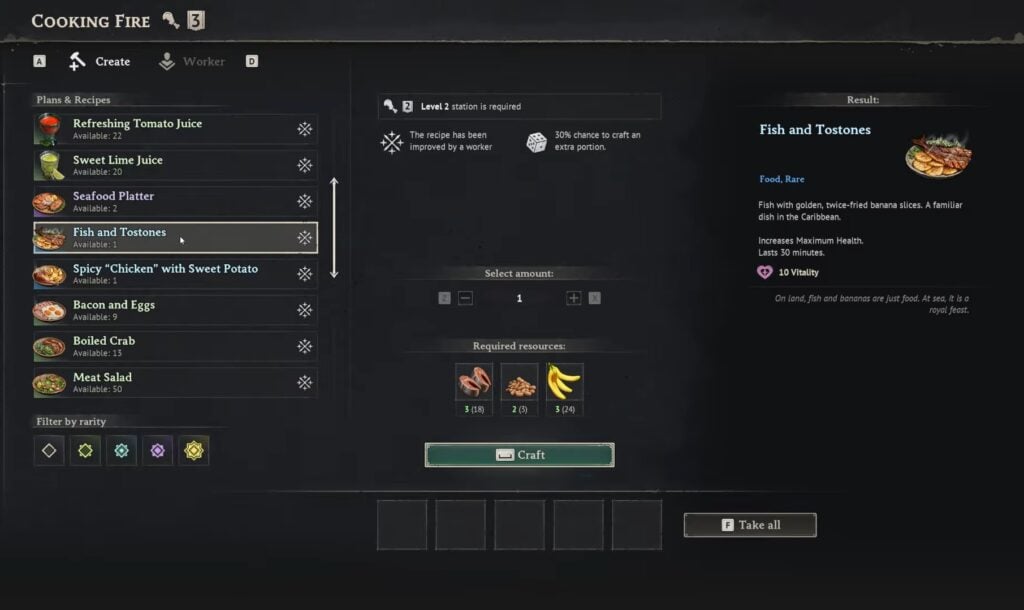This screenshot has height=610, width=1024.
Task: Filter recipes by green rarity icon
Action: [85, 451]
